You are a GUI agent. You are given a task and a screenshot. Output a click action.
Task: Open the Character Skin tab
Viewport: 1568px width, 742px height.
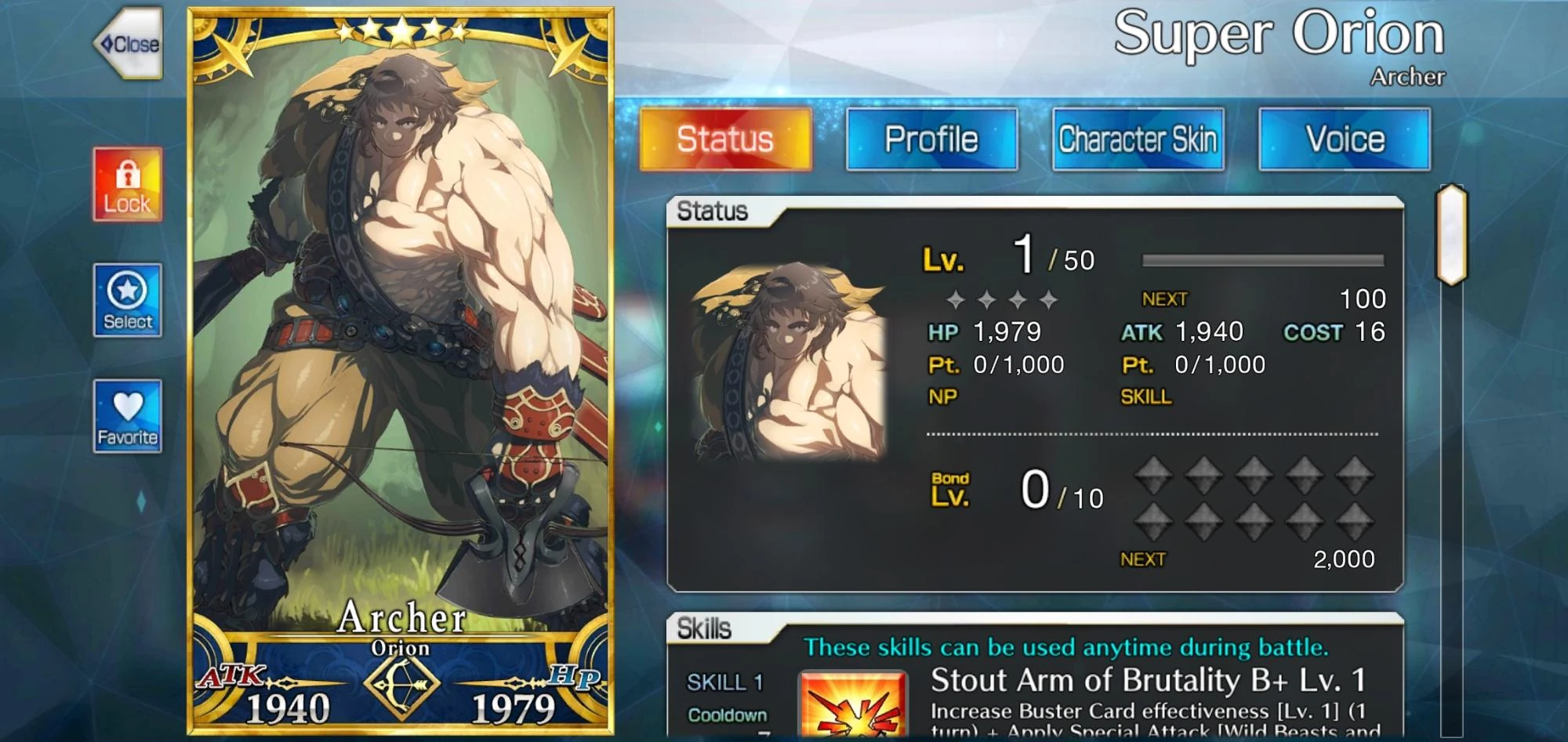tap(1138, 139)
